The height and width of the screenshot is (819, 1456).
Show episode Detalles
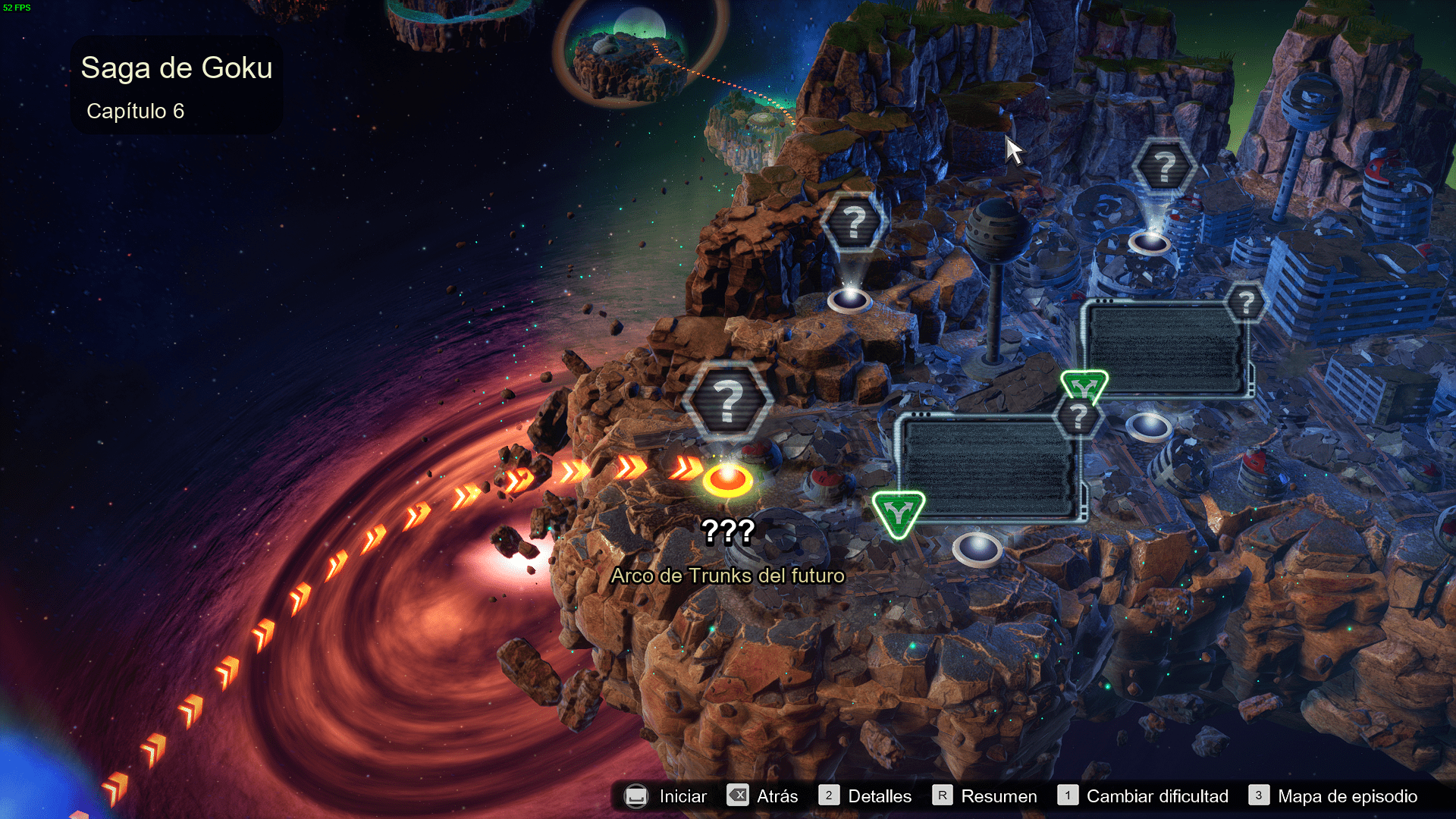(865, 796)
